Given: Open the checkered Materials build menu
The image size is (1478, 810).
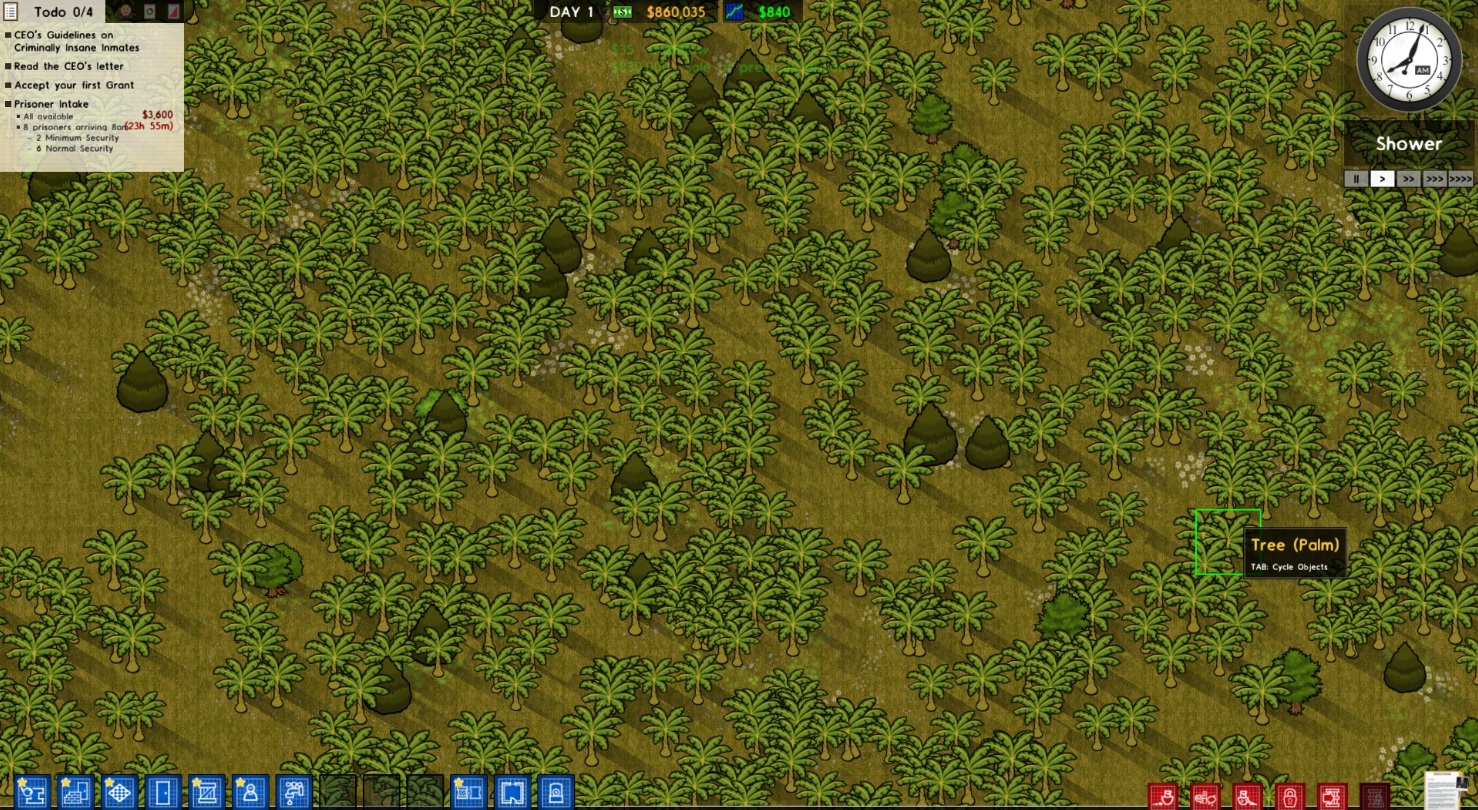Looking at the screenshot, I should click(x=120, y=793).
